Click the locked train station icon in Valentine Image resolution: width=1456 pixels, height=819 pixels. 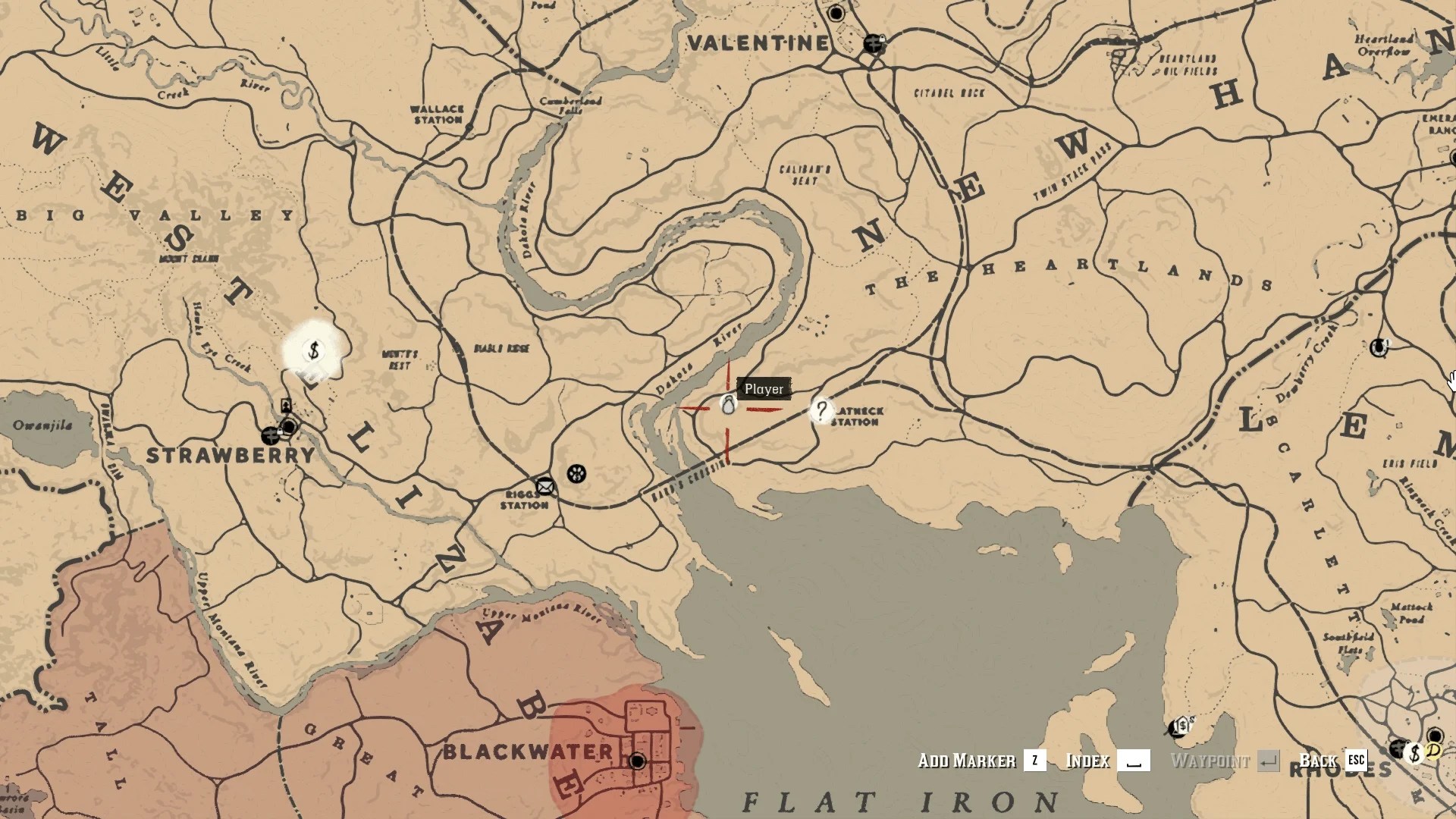pos(873,43)
